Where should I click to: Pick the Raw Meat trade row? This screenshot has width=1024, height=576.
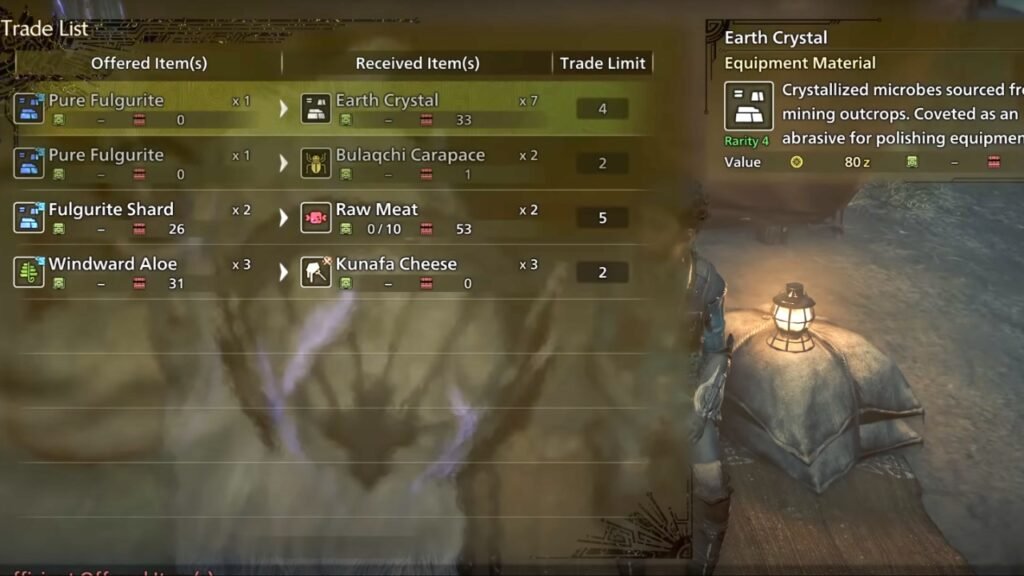tap(377, 217)
